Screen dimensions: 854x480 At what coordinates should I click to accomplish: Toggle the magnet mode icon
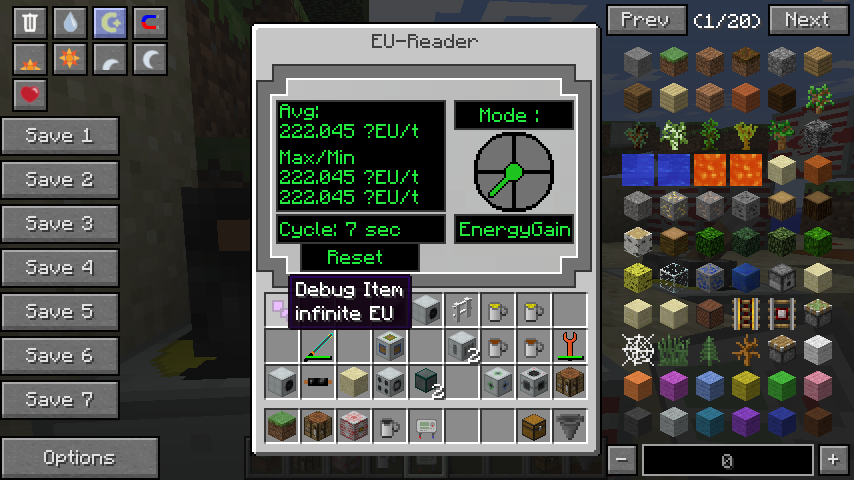tap(150, 23)
